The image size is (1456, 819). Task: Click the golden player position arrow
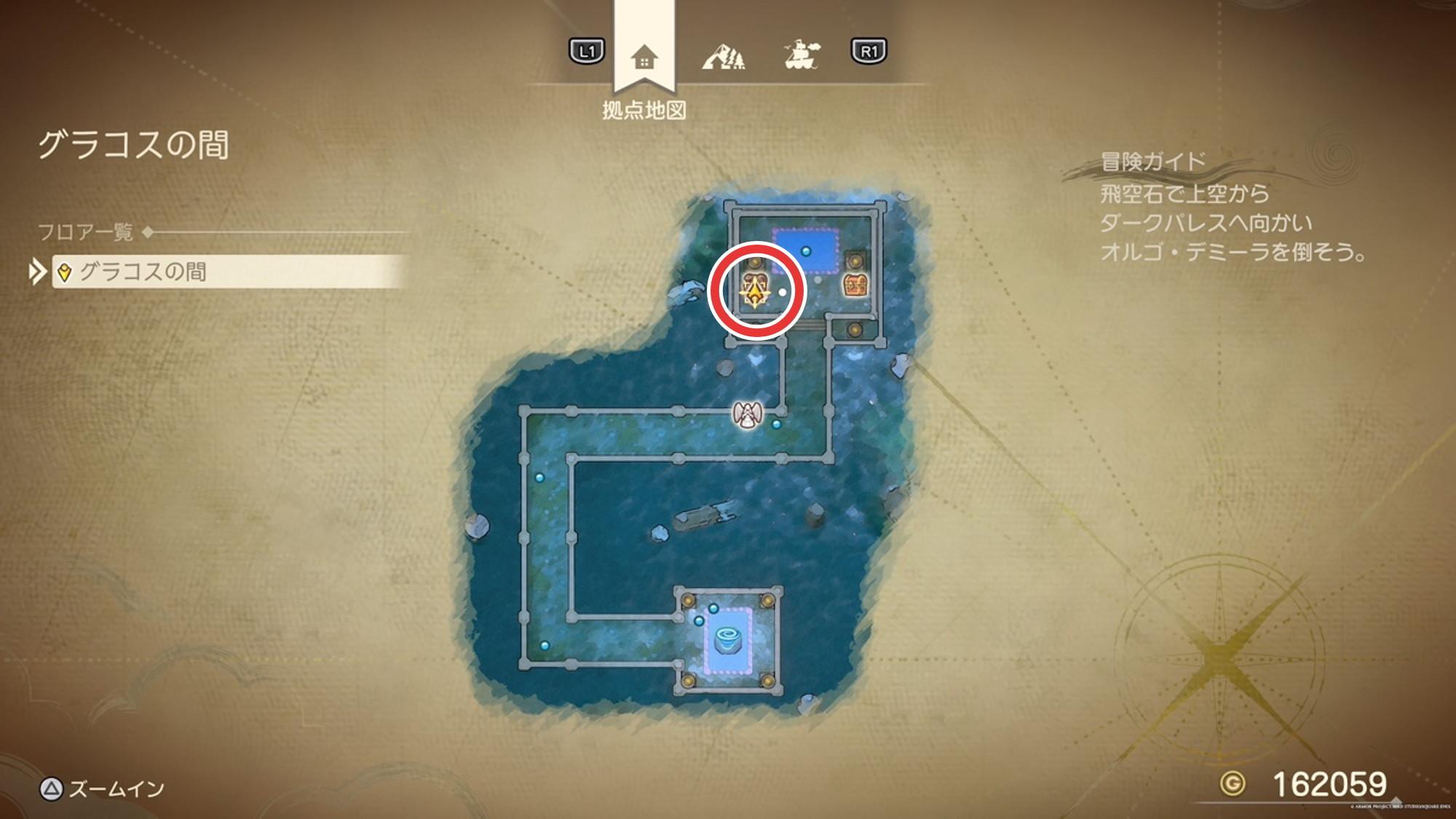pyautogui.click(x=756, y=293)
